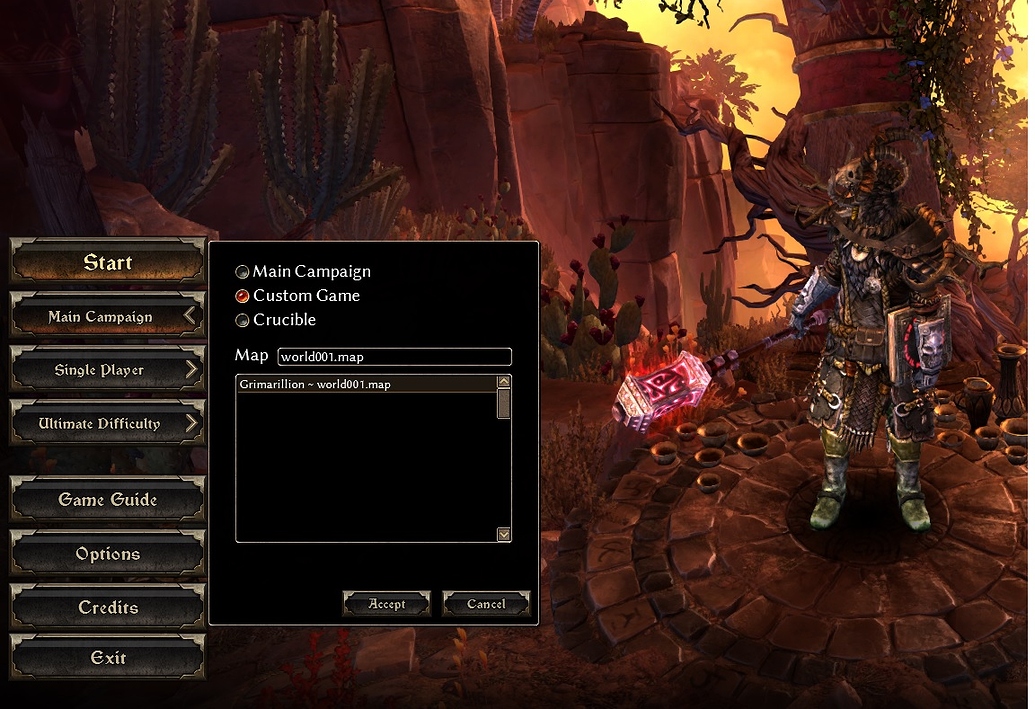Open the Single Player option
The width and height of the screenshot is (1035, 709).
pos(107,370)
